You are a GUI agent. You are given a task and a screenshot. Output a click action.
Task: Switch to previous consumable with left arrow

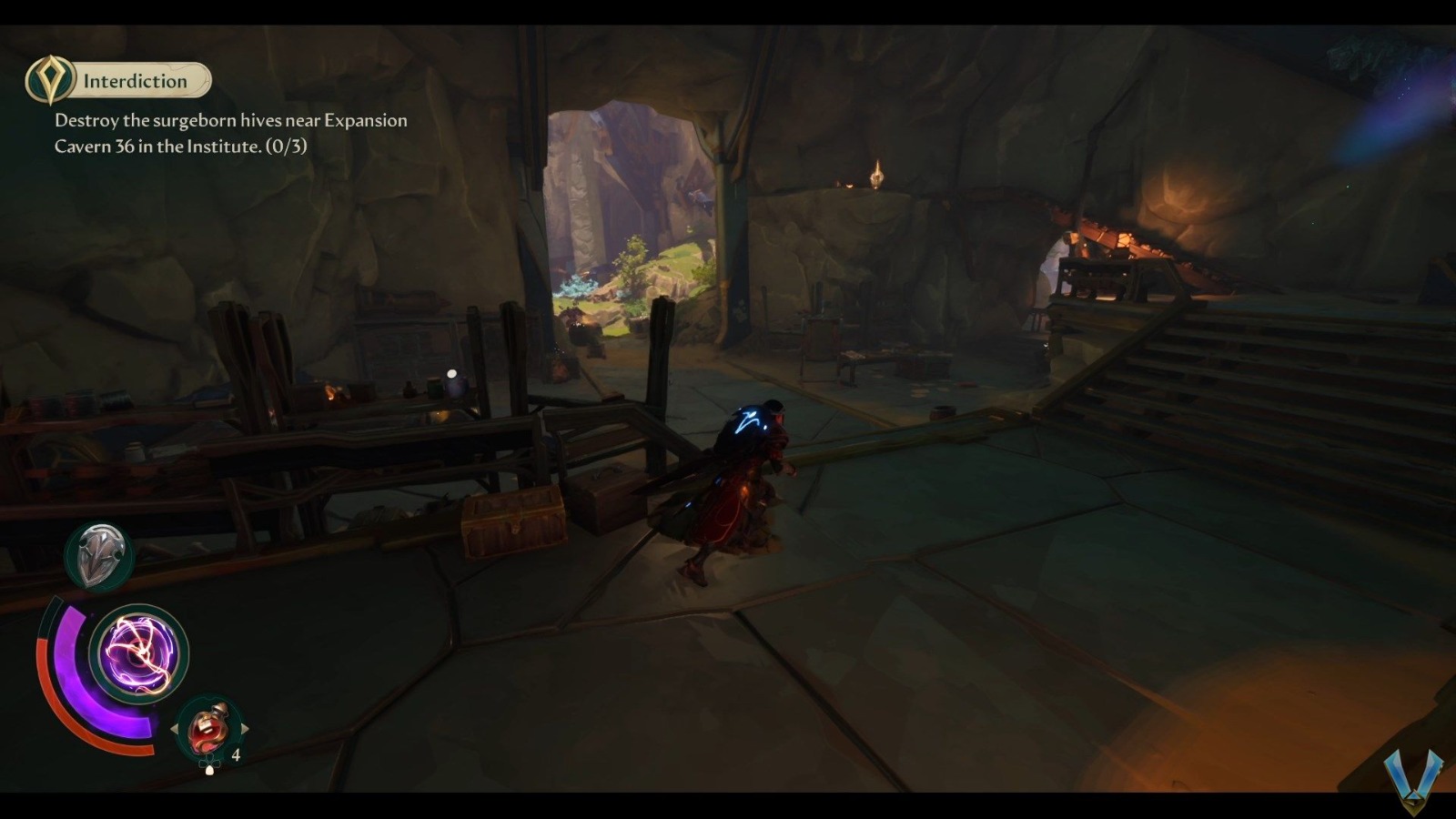tap(176, 728)
